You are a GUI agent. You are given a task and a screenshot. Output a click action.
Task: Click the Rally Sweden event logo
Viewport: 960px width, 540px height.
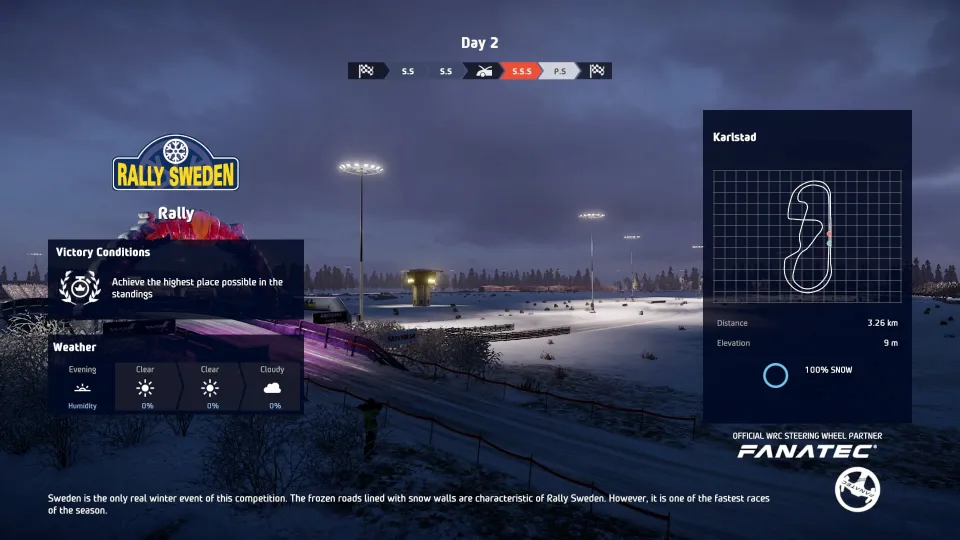(x=175, y=164)
